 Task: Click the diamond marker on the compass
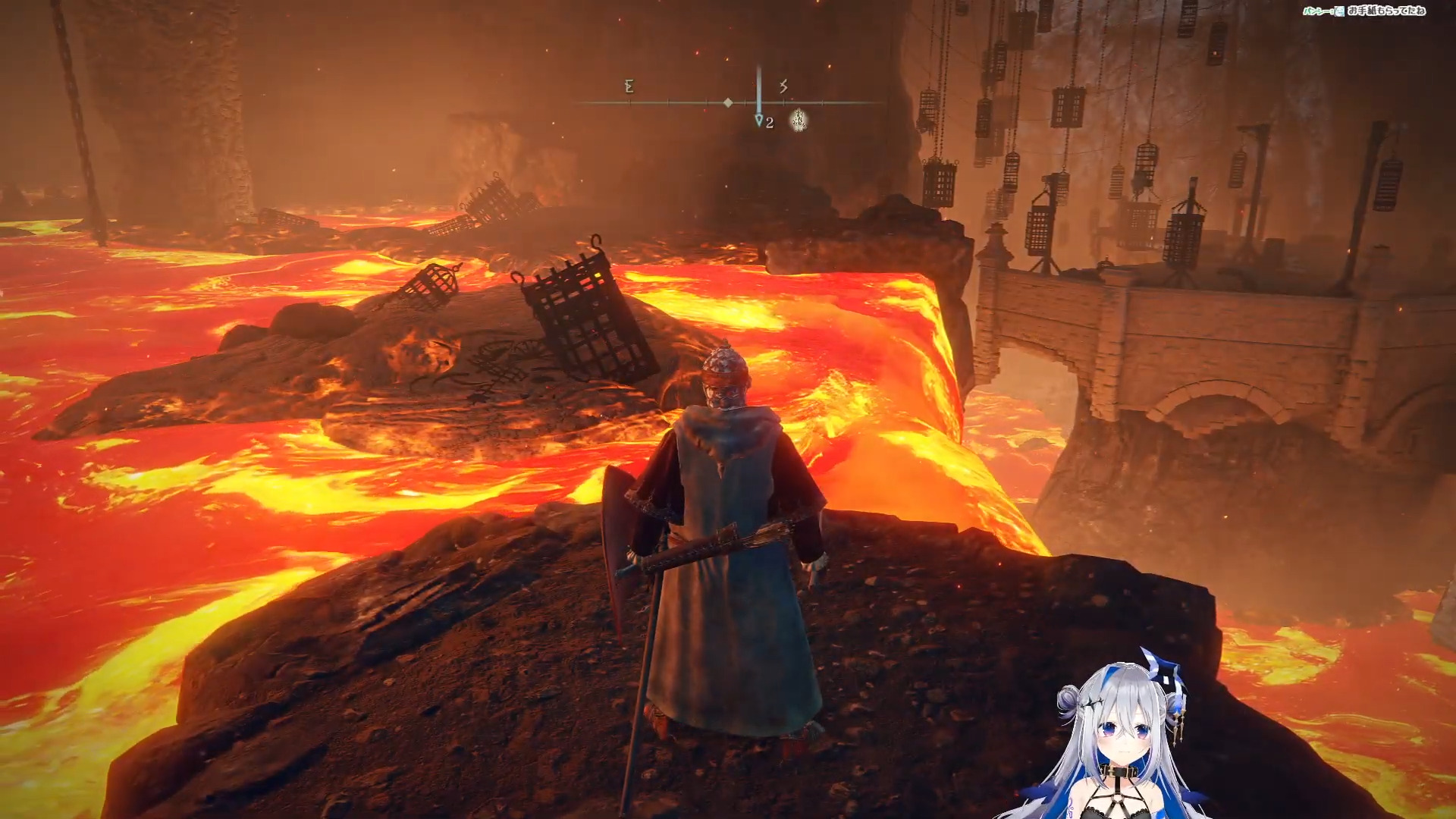[x=728, y=102]
